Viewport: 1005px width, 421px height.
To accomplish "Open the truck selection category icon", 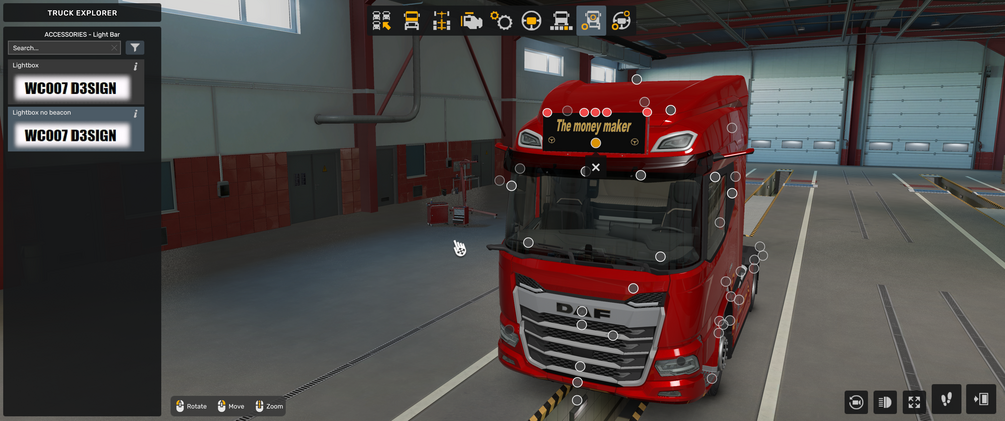I will pos(382,20).
